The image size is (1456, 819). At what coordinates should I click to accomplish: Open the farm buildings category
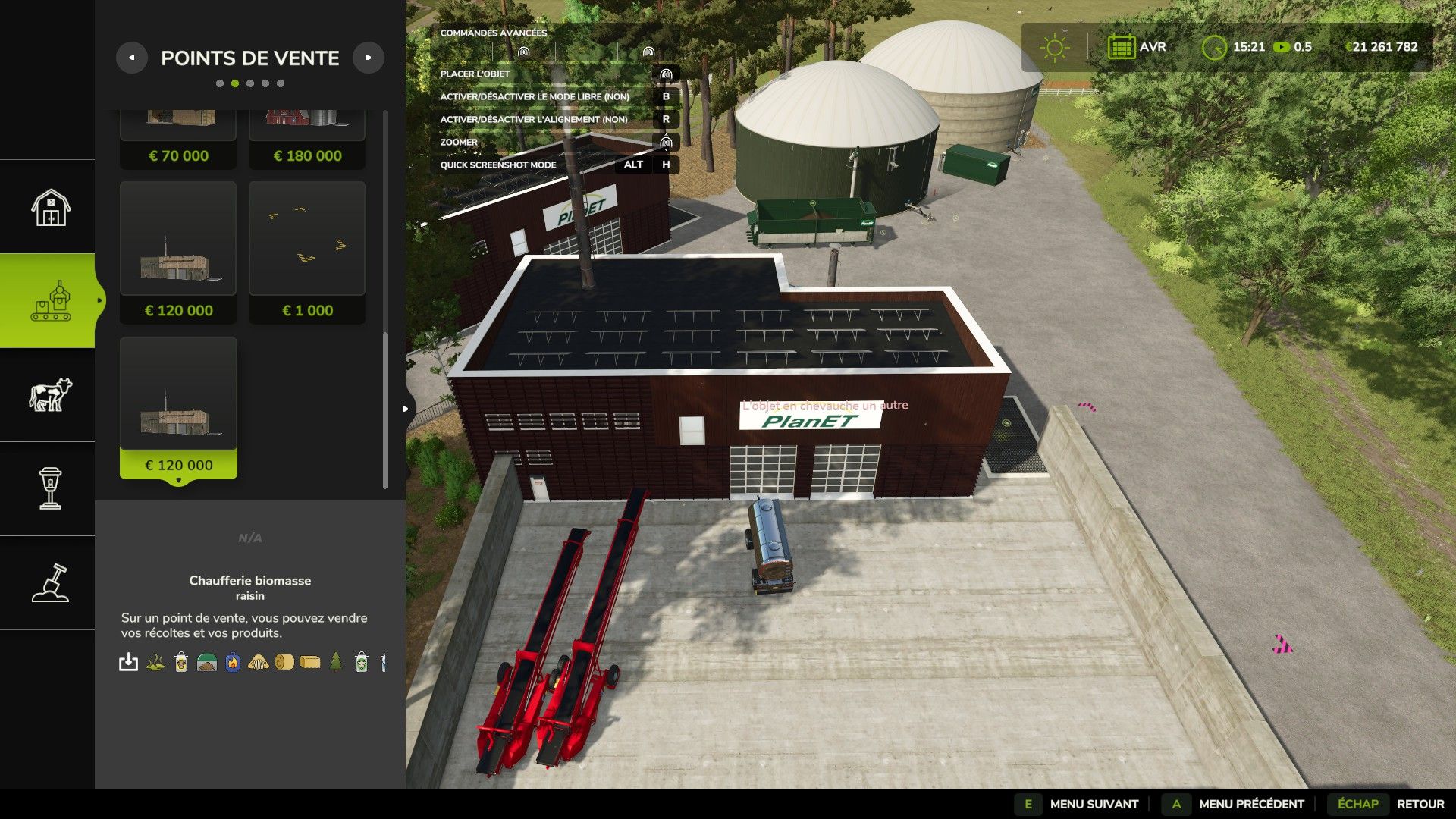click(x=50, y=207)
